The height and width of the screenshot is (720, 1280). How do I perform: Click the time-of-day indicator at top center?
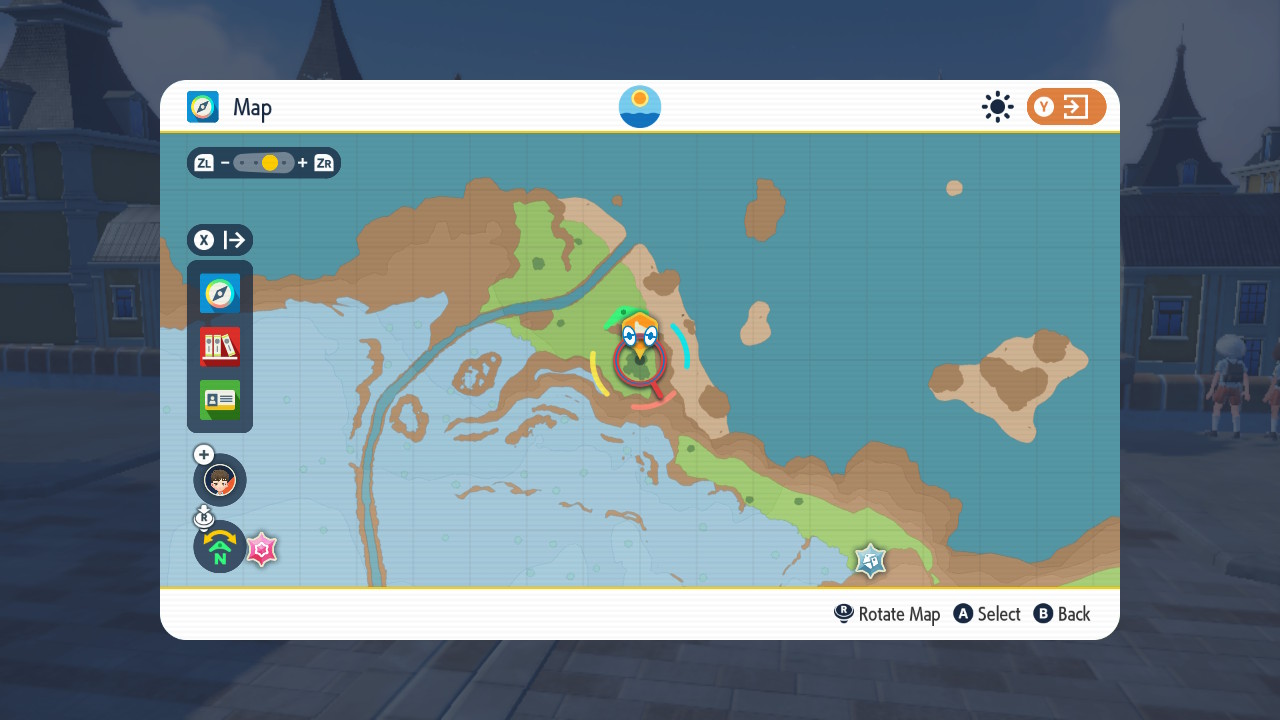pyautogui.click(x=639, y=106)
